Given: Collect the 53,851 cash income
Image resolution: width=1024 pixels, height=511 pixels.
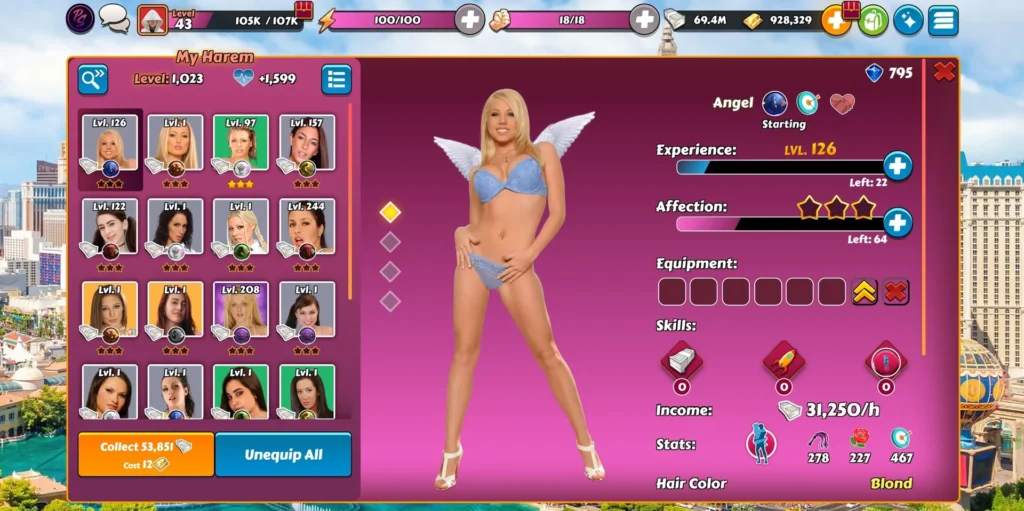Looking at the screenshot, I should 146,454.
